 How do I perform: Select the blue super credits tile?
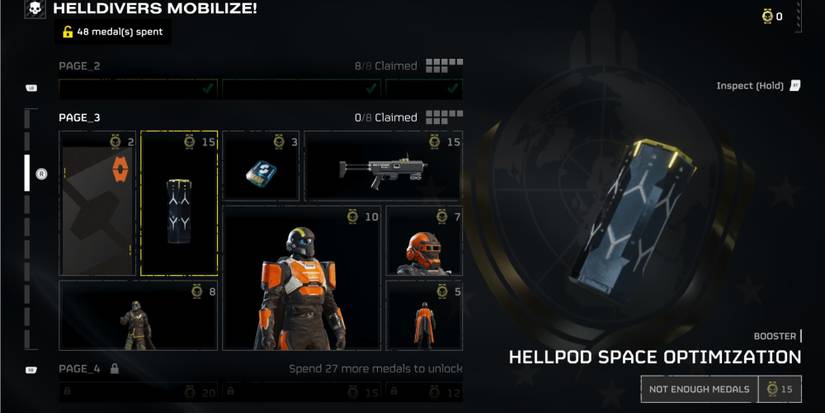pos(260,166)
